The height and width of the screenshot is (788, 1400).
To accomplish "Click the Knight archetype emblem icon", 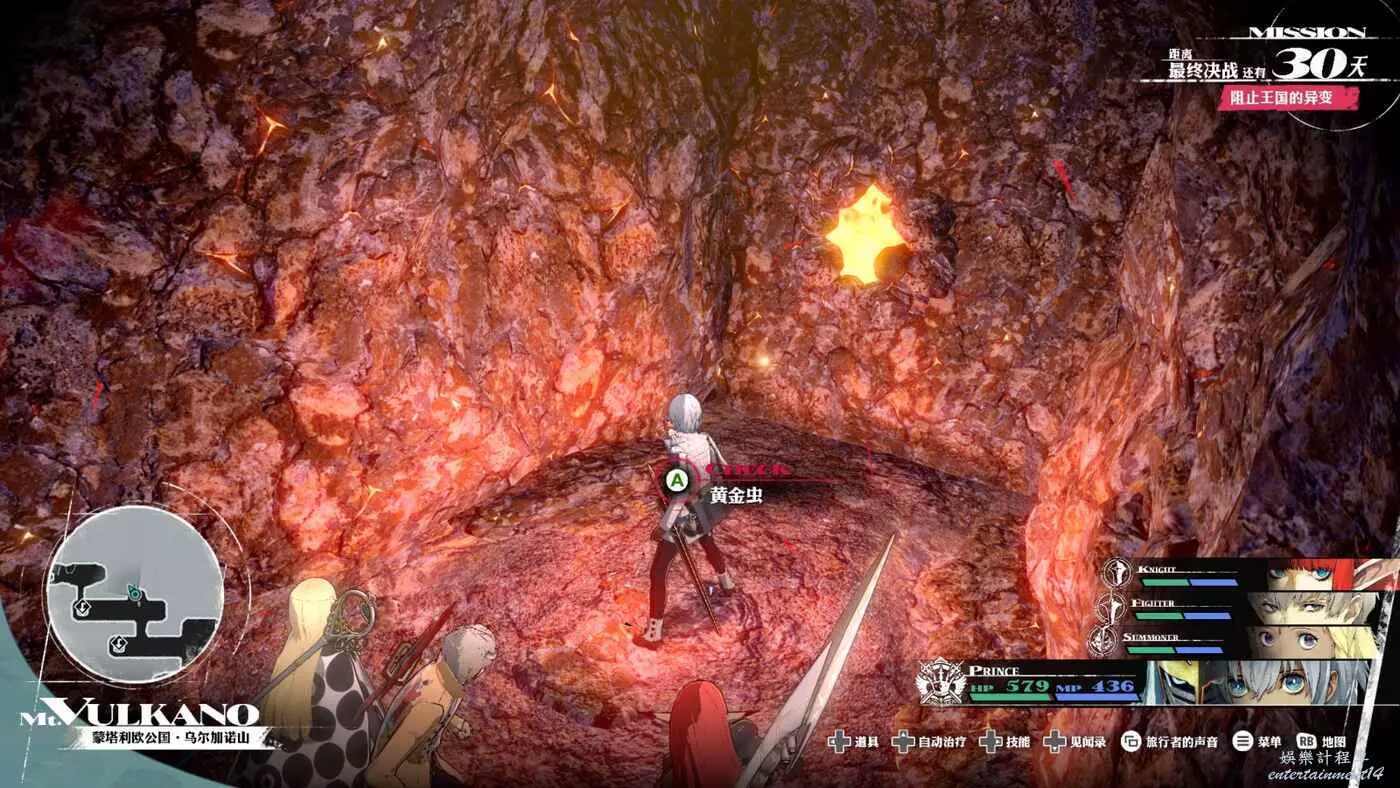I will (x=1117, y=573).
